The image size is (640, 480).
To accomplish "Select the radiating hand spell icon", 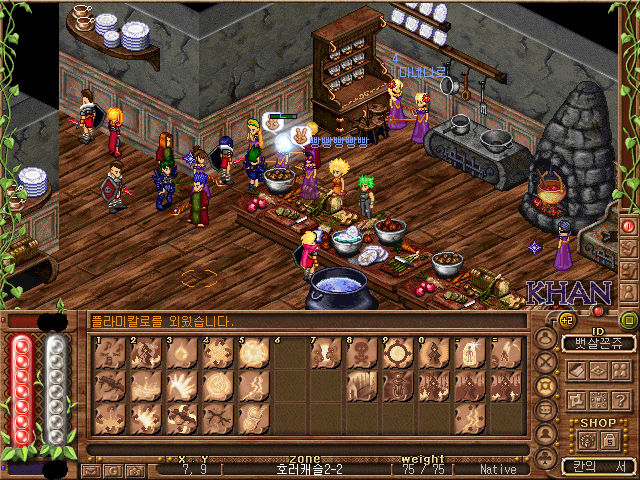I will [x=182, y=385].
